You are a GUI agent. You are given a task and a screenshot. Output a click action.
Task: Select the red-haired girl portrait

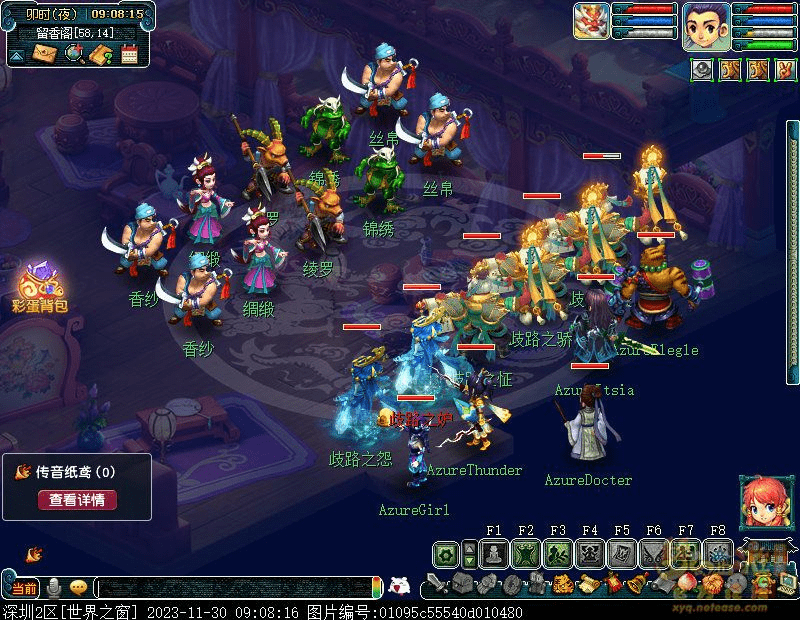point(762,502)
